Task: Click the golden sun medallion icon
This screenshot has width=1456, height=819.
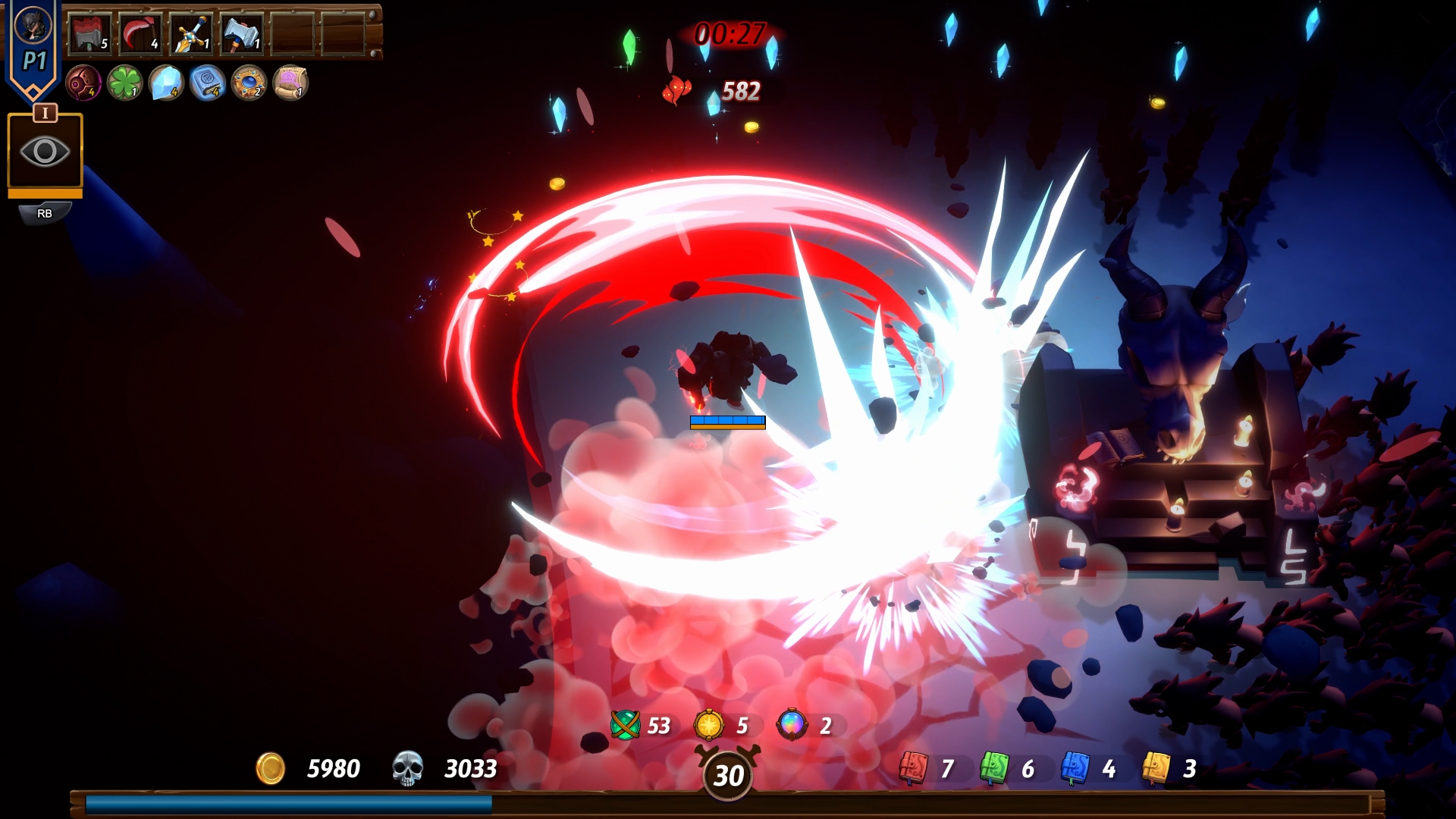Action: (x=709, y=726)
